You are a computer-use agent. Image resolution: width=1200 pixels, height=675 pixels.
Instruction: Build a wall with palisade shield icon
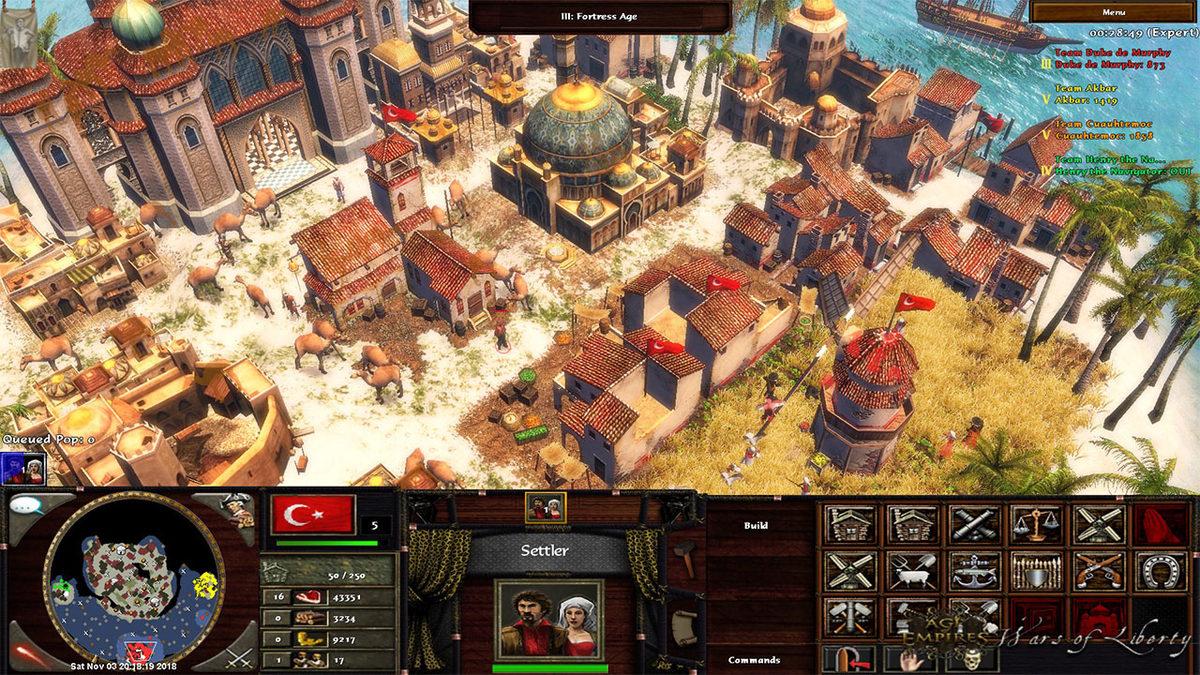pos(1036,571)
